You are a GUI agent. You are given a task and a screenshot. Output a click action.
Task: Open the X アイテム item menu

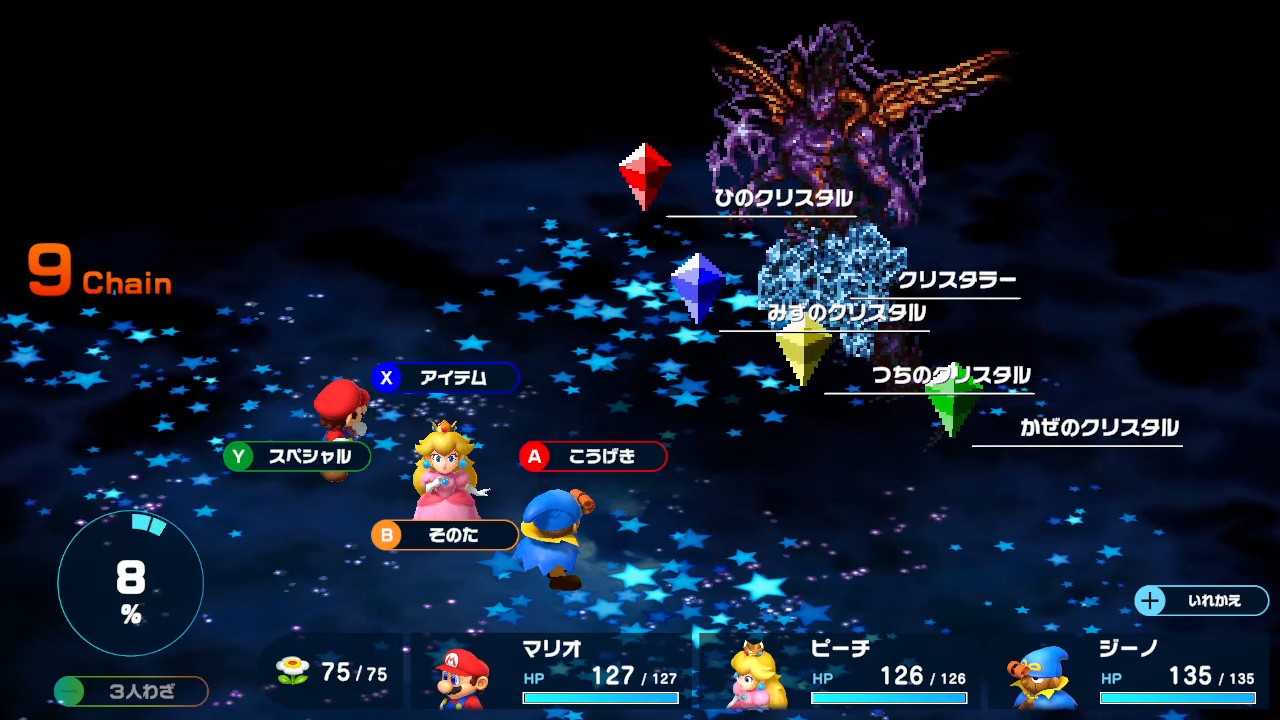point(443,378)
